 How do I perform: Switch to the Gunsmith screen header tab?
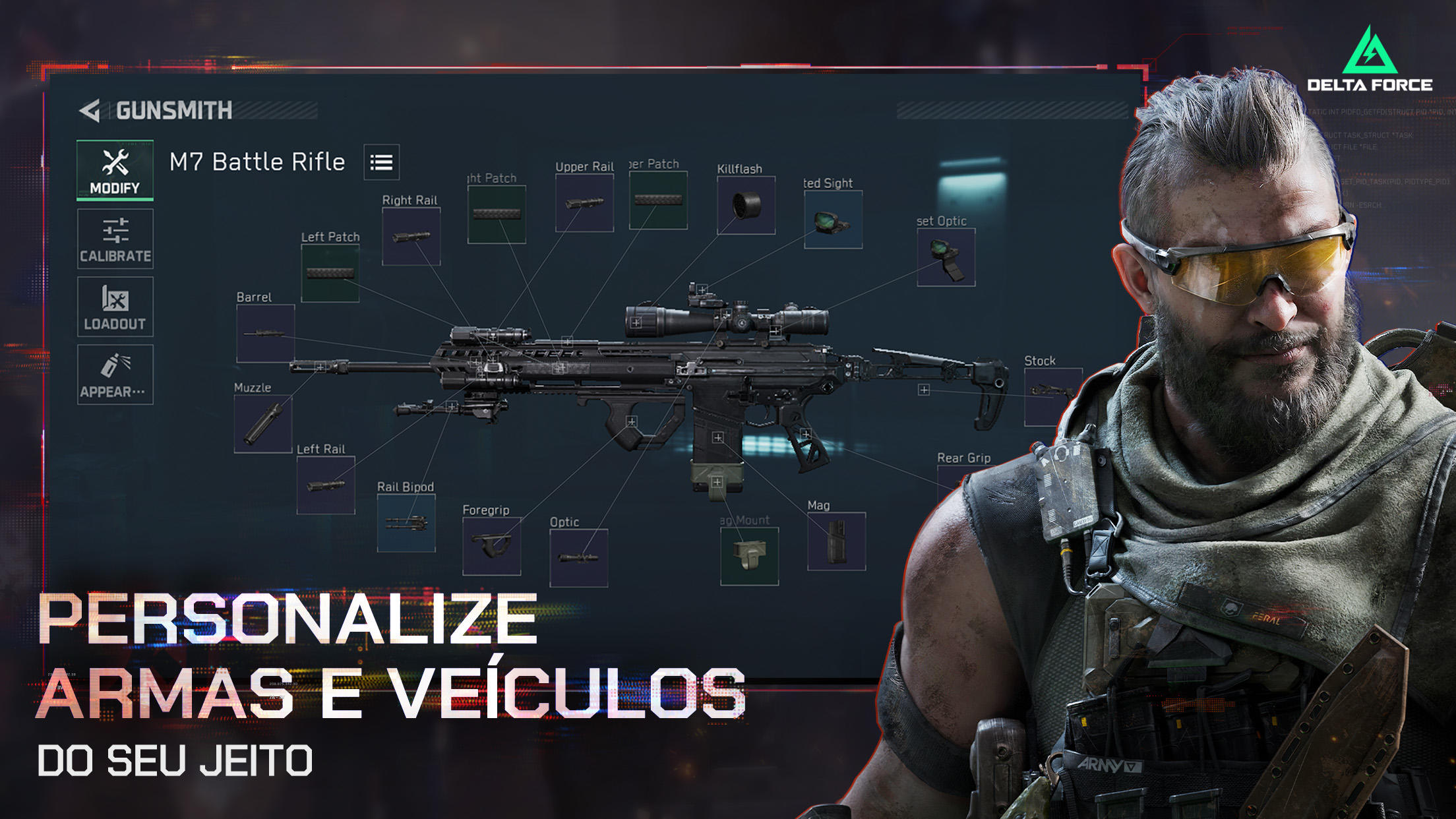[x=173, y=109]
